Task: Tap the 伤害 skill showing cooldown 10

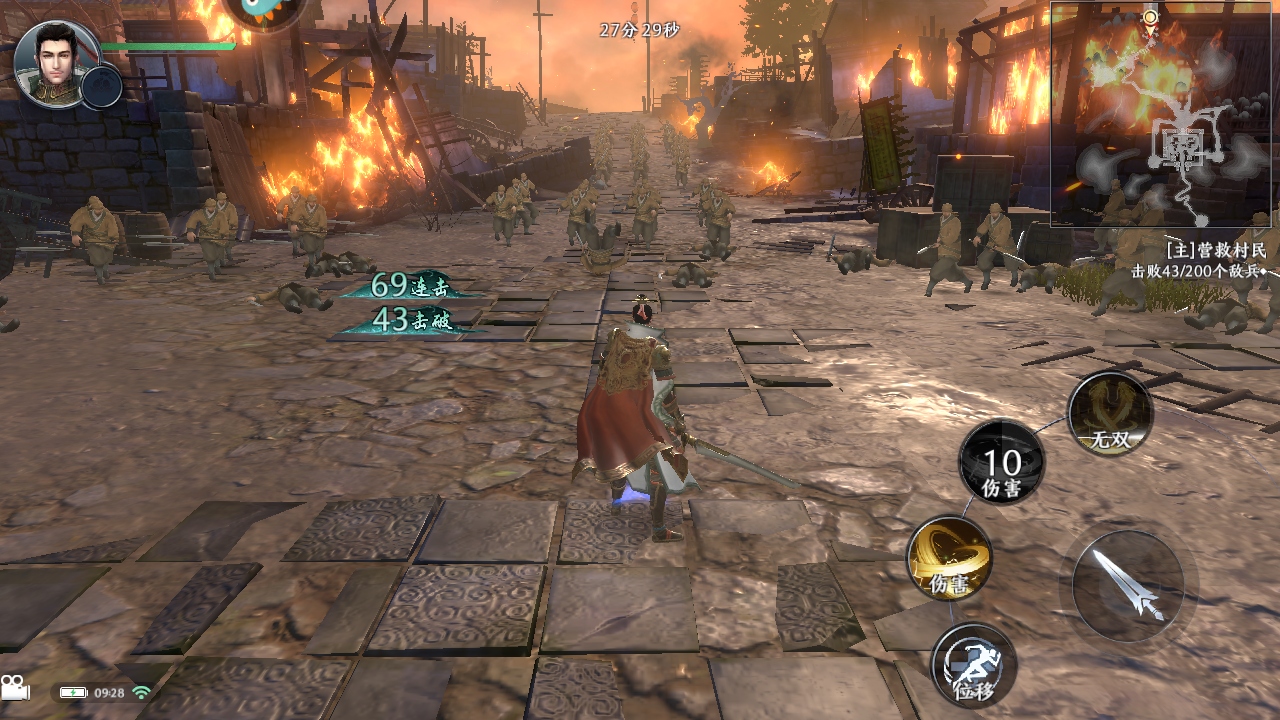Action: point(1001,463)
